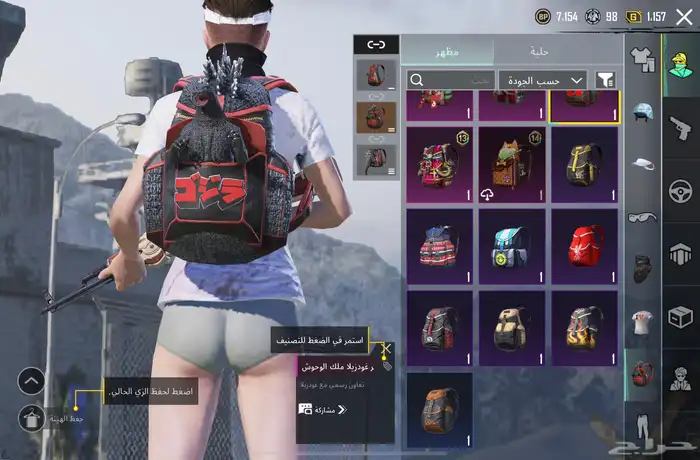Switch to the مظهر tab
The height and width of the screenshot is (460, 700).
(x=447, y=51)
